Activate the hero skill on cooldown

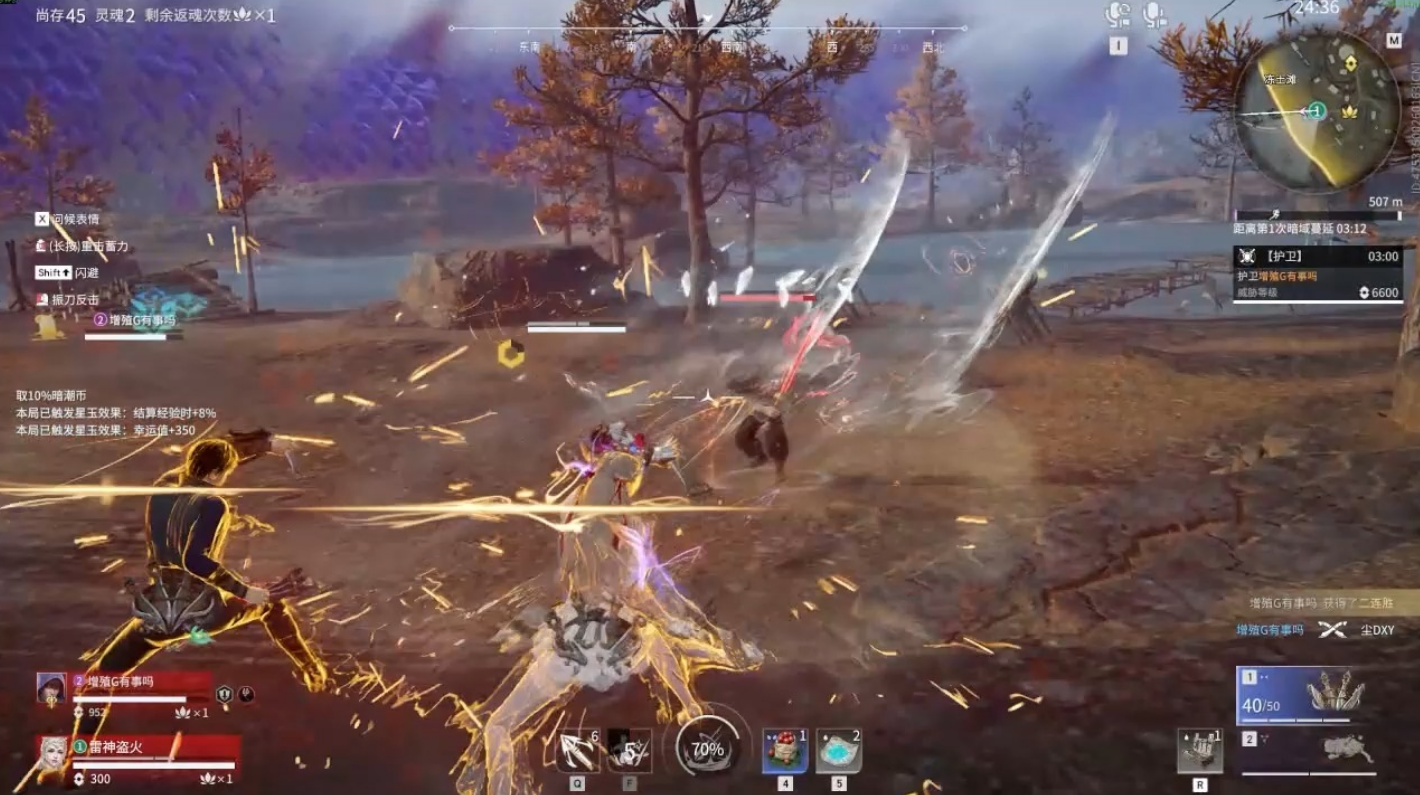coord(630,750)
